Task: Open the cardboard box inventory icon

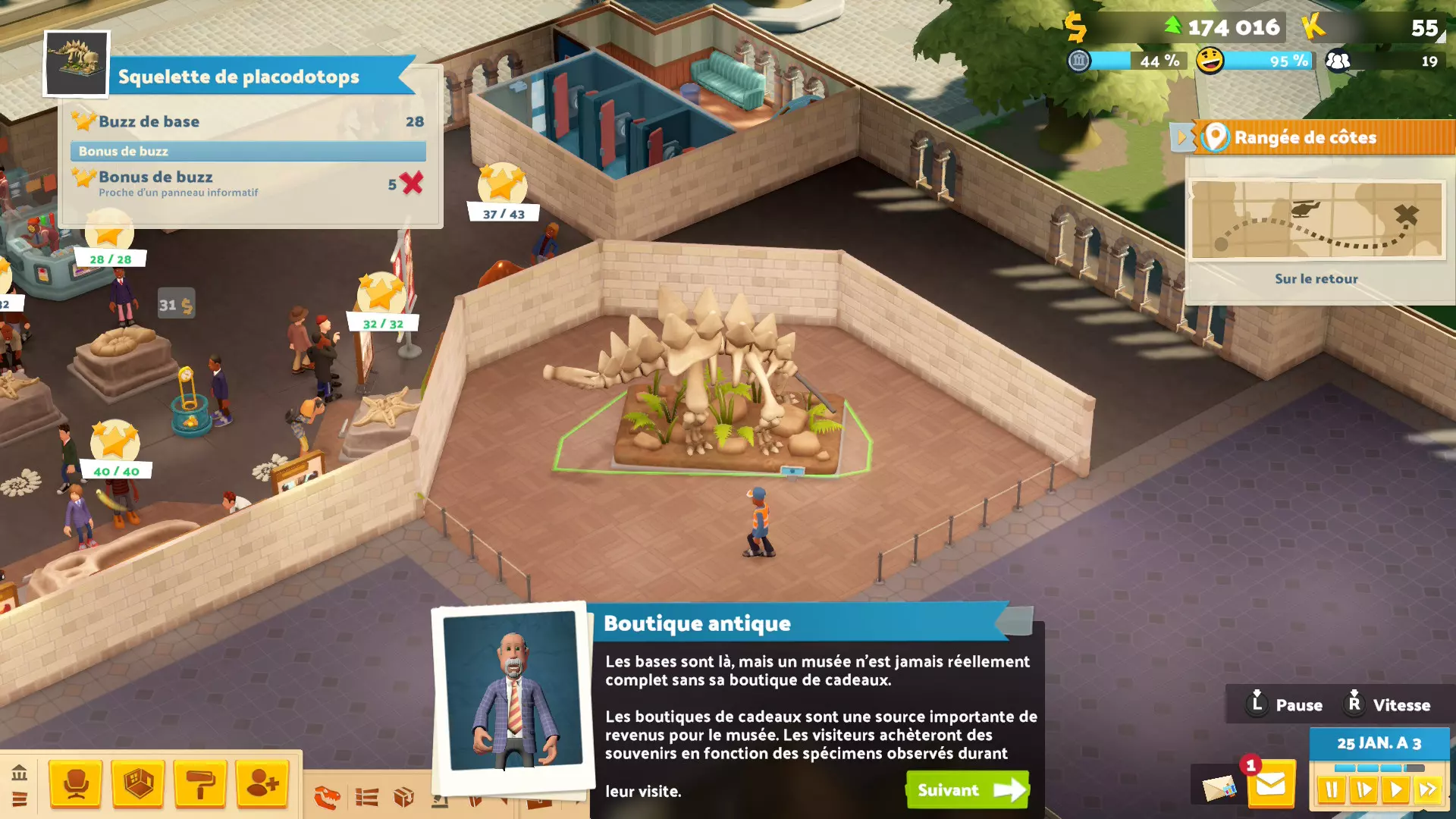Action: coord(403,797)
